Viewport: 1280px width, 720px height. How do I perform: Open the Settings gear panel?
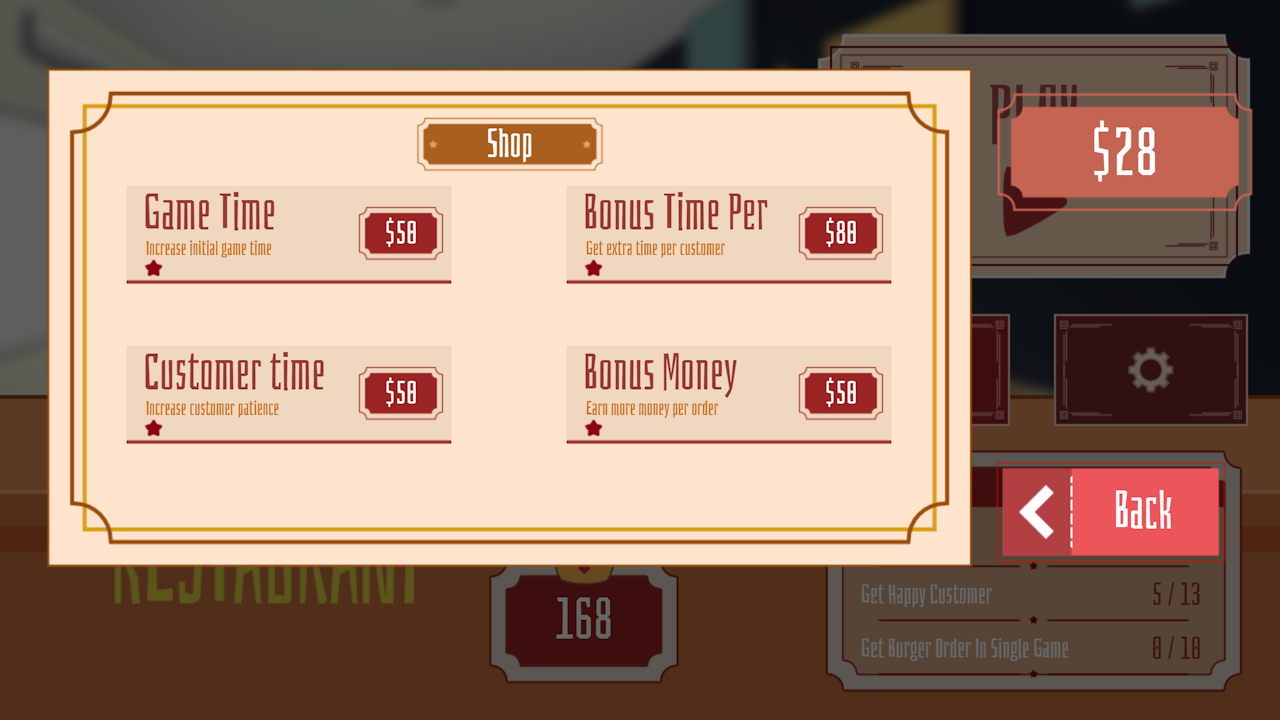pos(1150,370)
